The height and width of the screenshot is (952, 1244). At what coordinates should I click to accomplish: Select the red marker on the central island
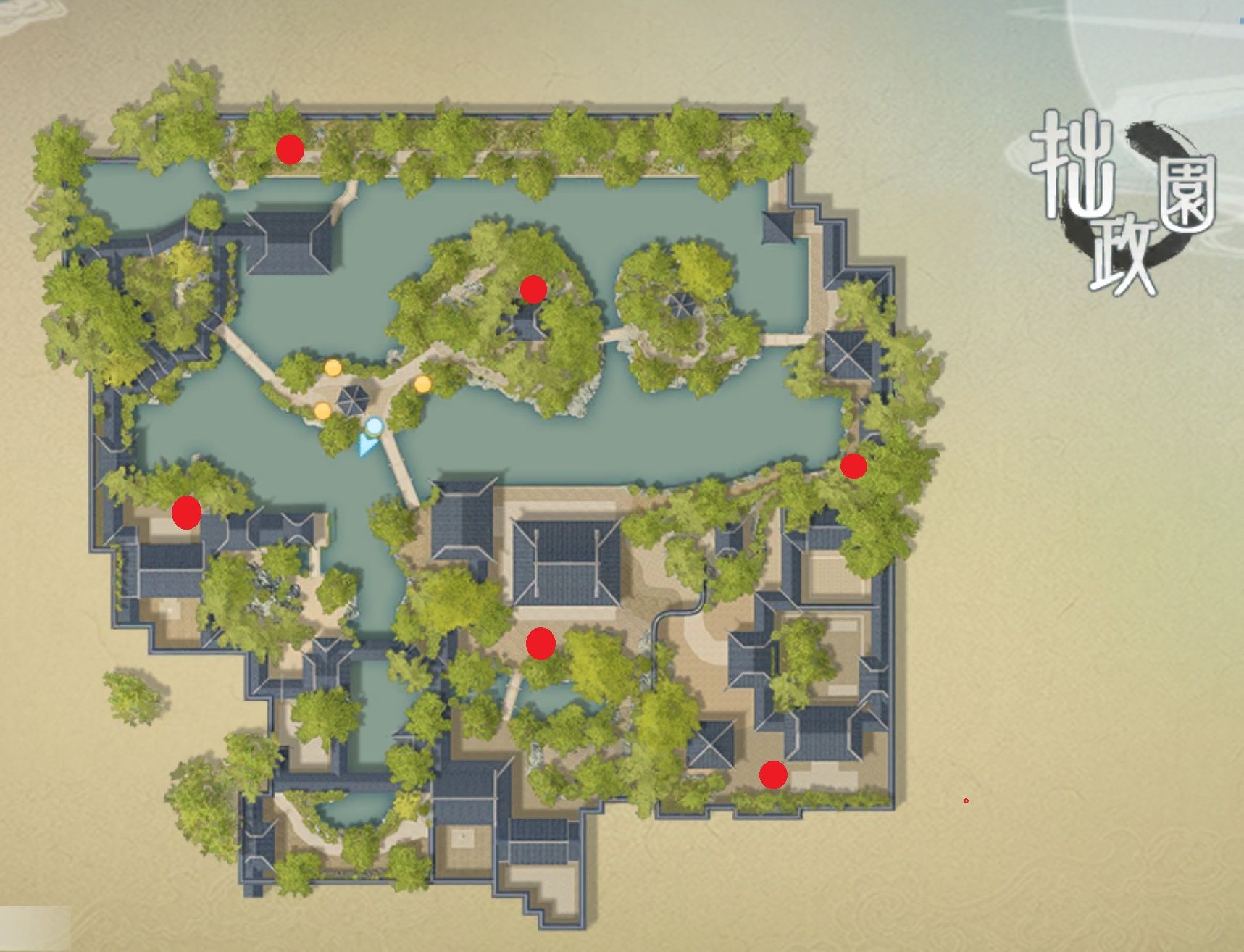pos(533,290)
